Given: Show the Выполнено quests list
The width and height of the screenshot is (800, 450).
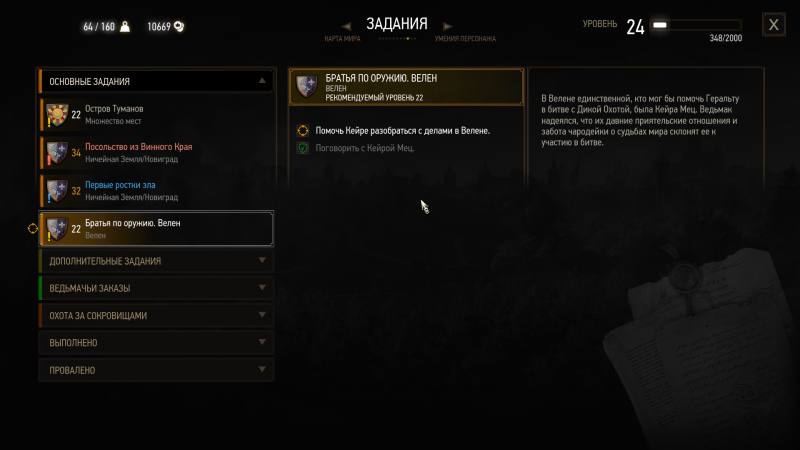Looking at the screenshot, I should coord(155,342).
